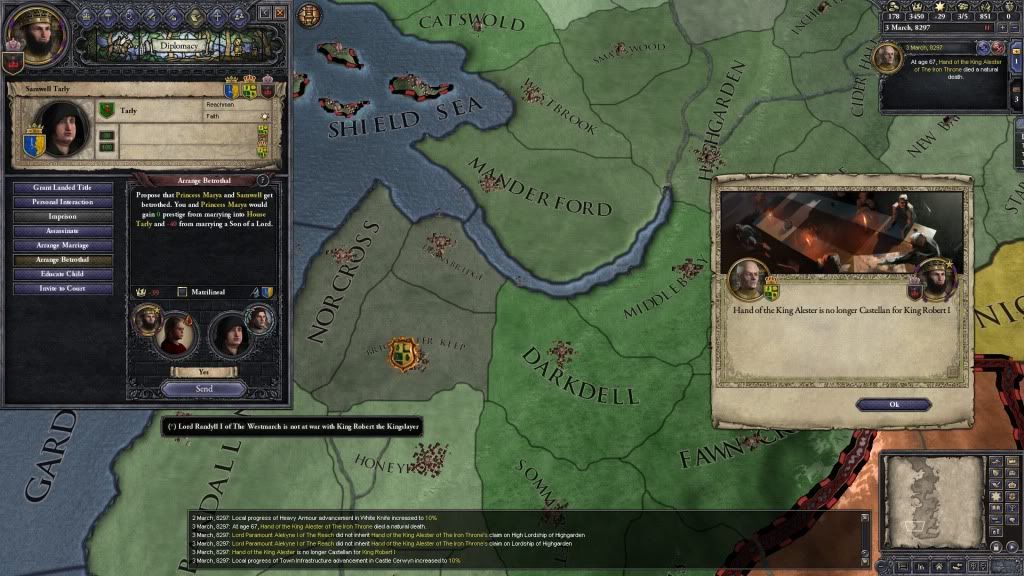The image size is (1024, 576).
Task: Select Arrange Marriage
Action: pyautogui.click(x=63, y=245)
